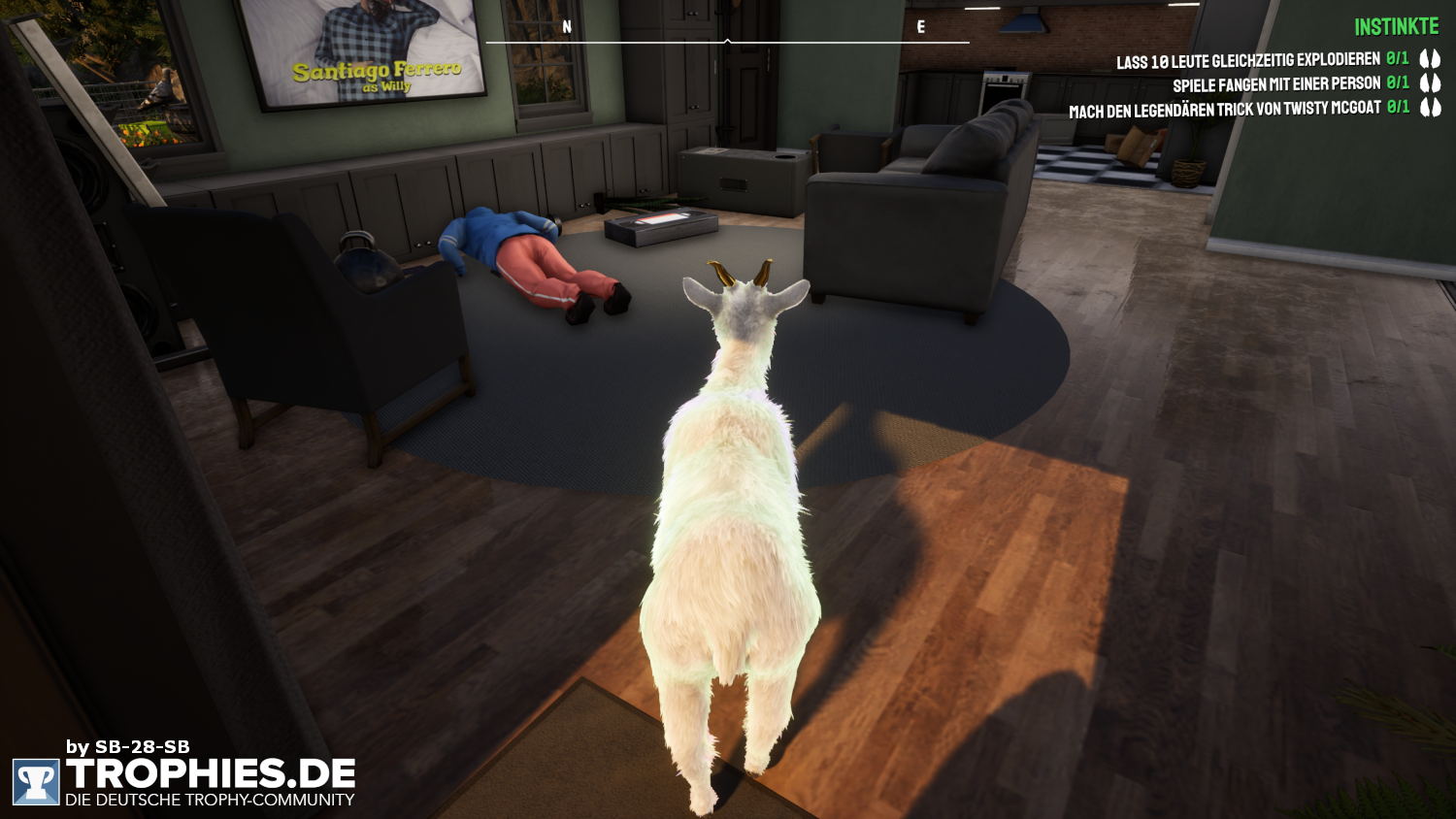
Task: Select the 'Trick von Twisty McGoat' objective
Action: click(x=1224, y=110)
